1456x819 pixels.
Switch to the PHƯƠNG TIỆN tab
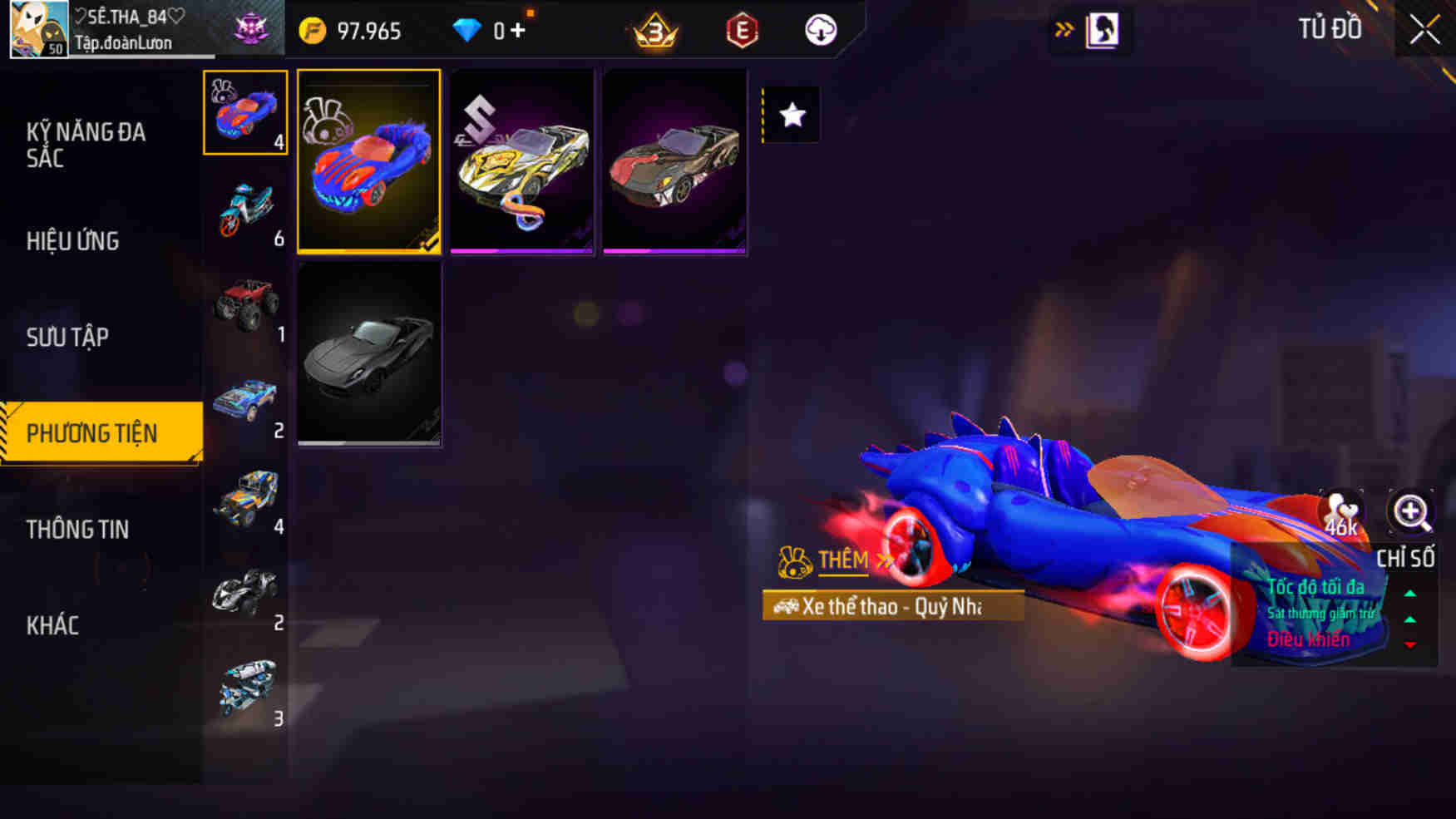point(100,433)
